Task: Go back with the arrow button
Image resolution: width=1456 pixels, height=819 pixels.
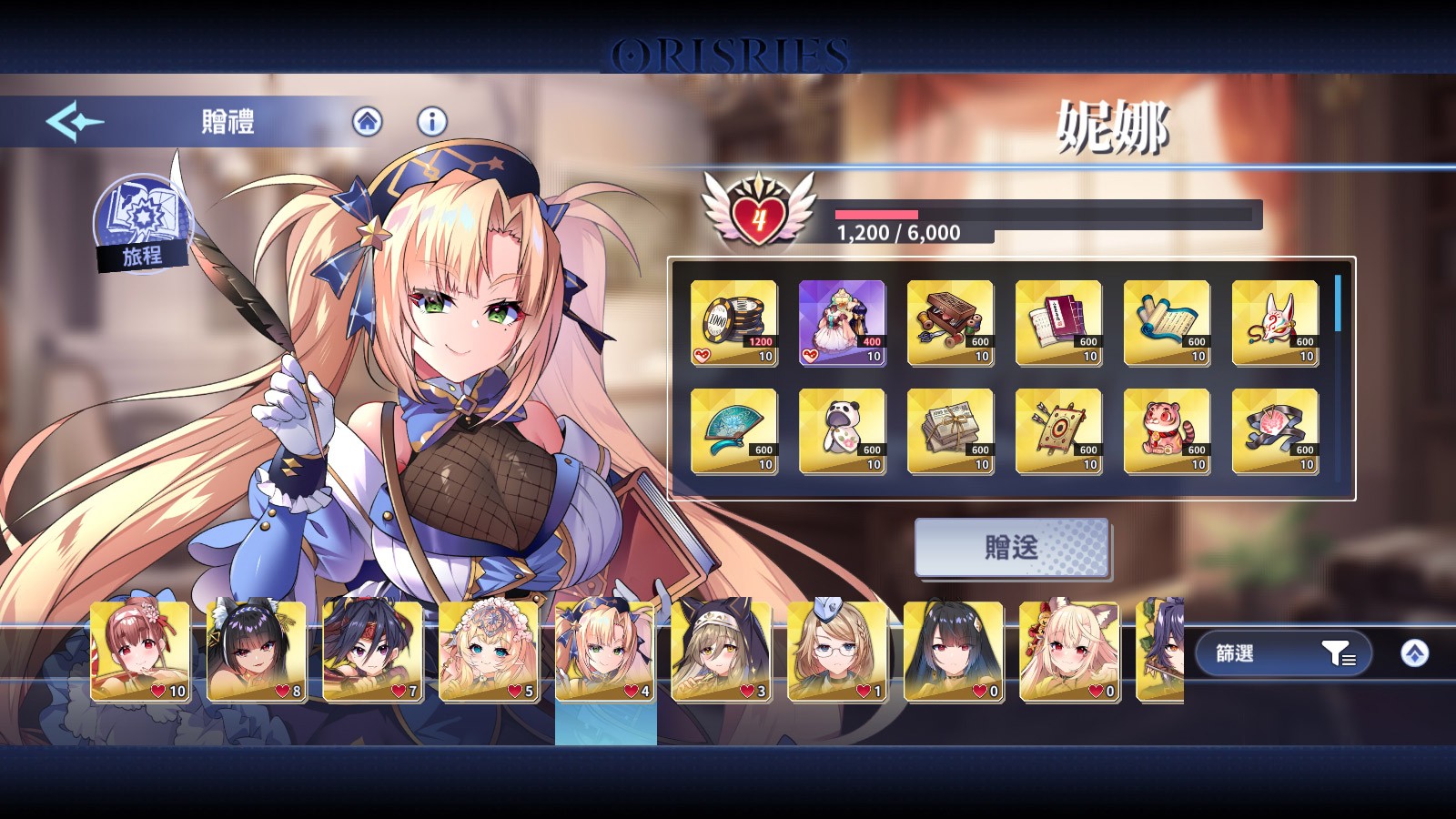Action: click(x=75, y=122)
